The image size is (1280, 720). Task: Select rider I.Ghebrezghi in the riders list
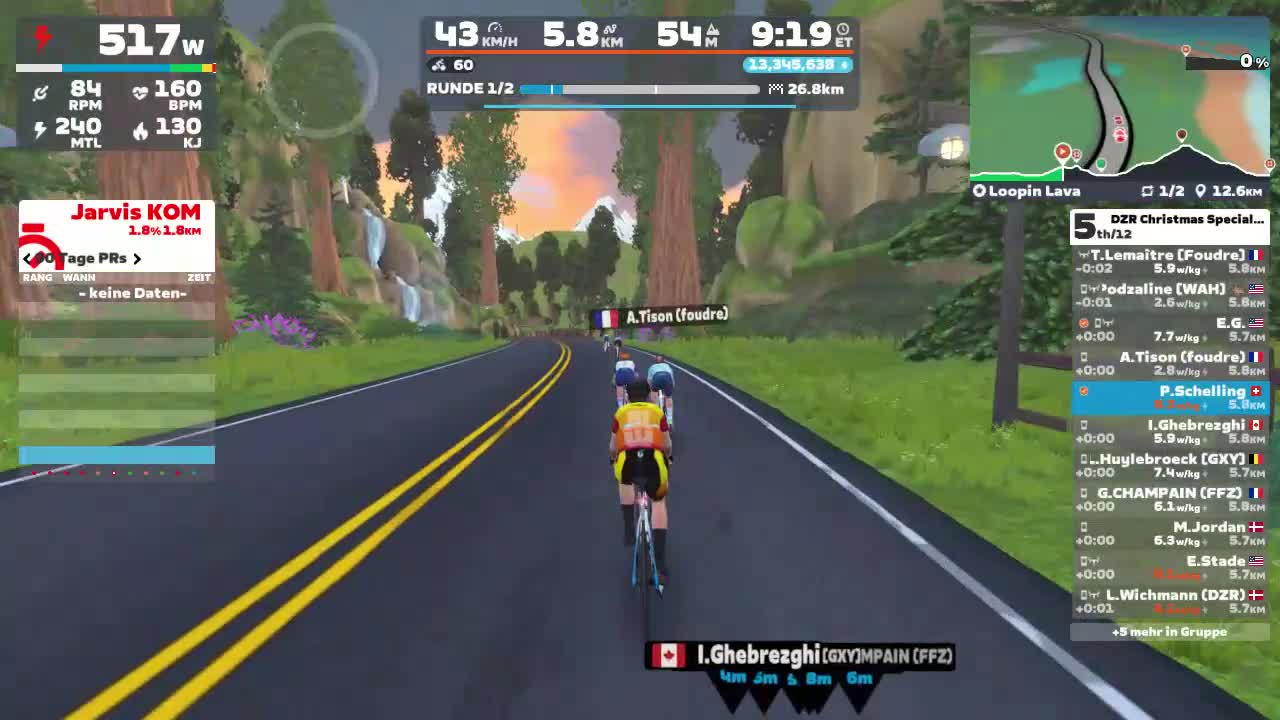point(1170,430)
